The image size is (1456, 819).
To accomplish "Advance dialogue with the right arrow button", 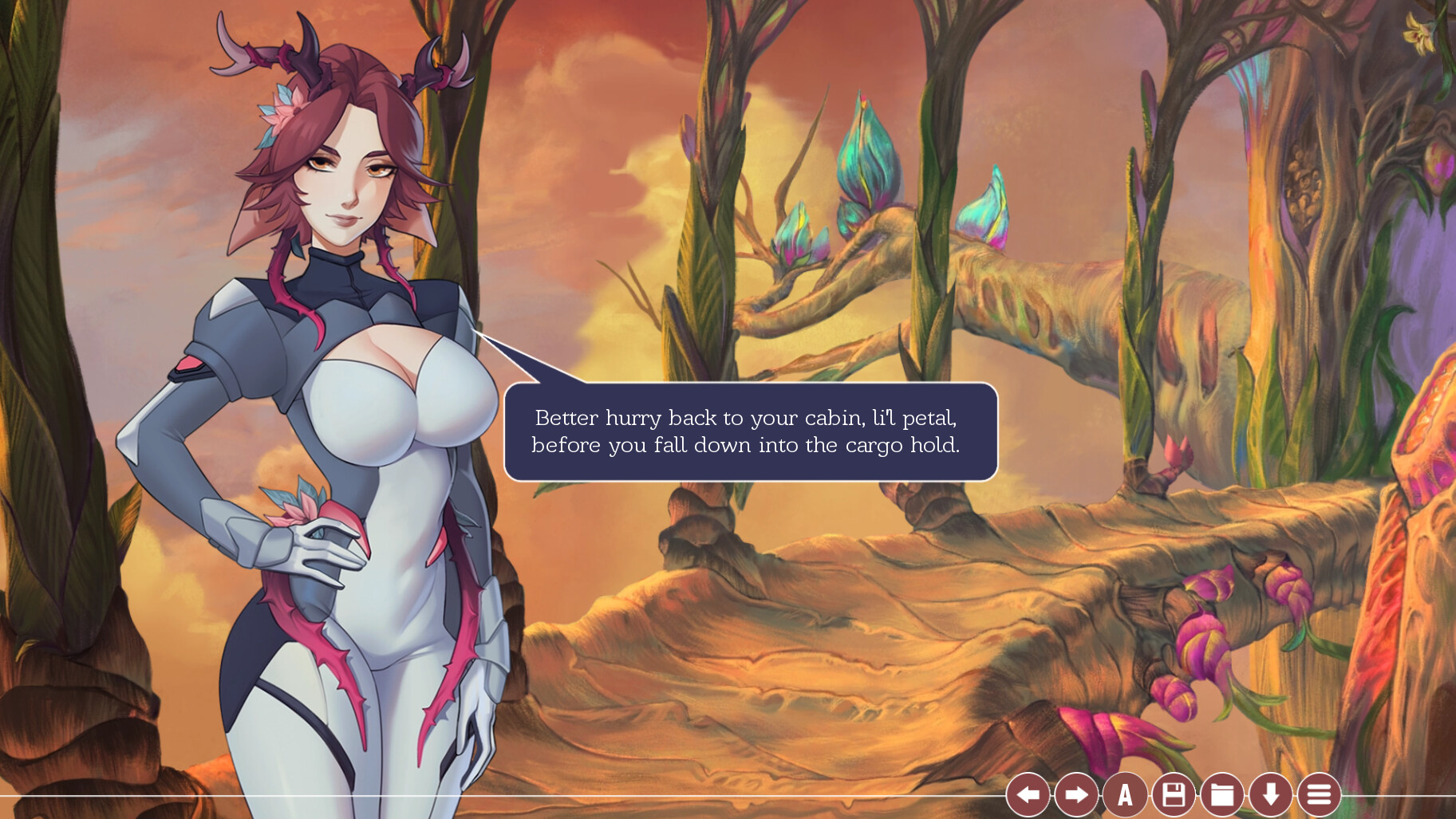I will (x=1076, y=794).
